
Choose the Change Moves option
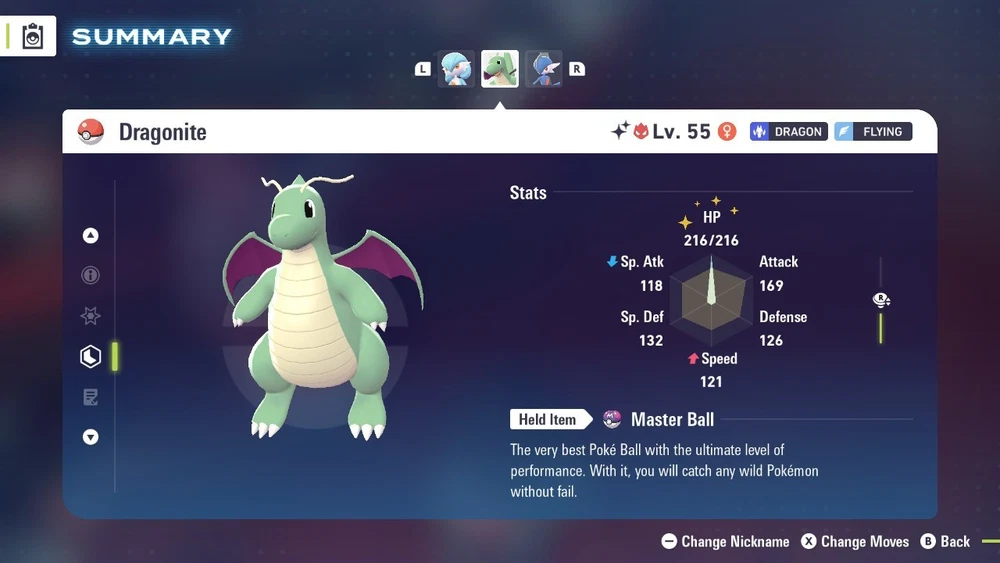tap(854, 542)
